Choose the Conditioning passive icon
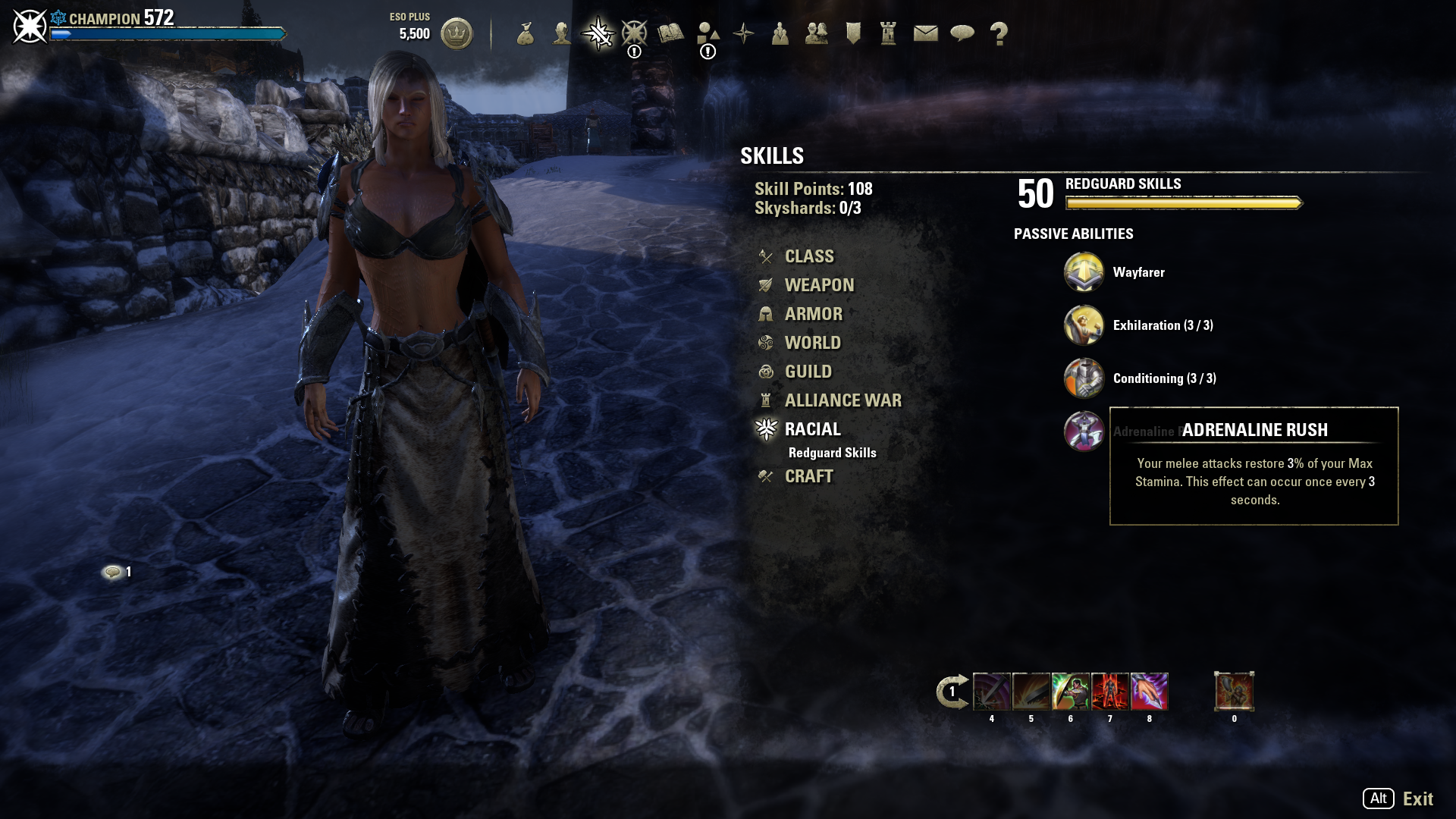 click(x=1084, y=378)
